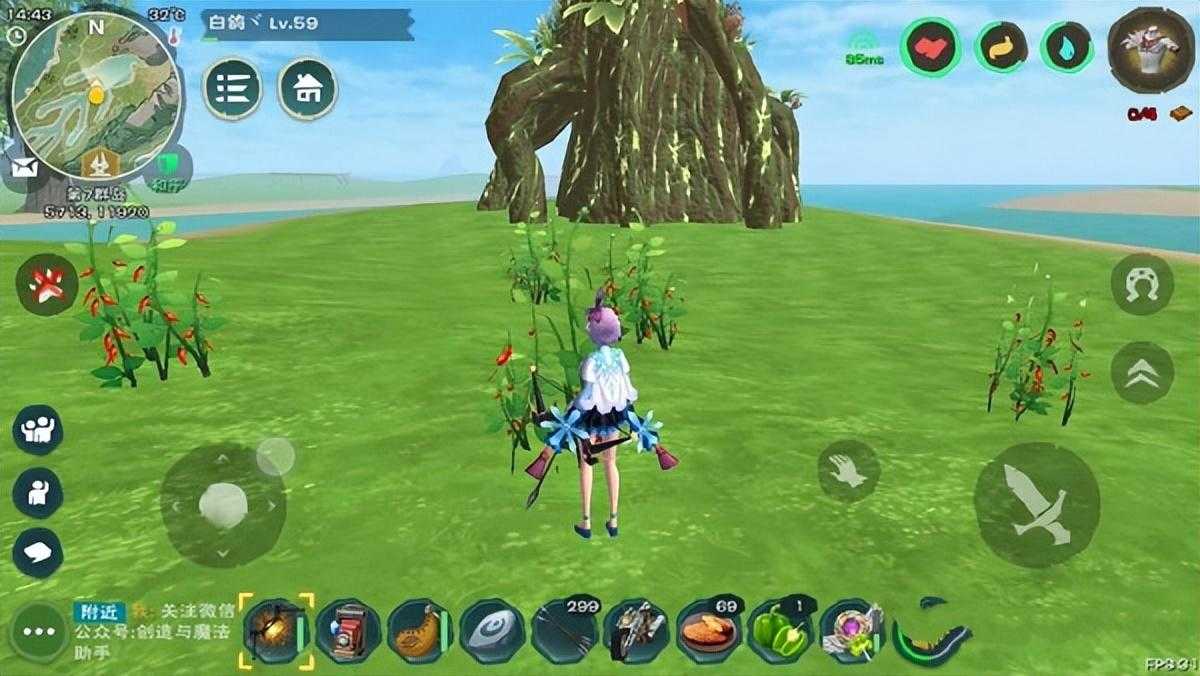Viewport: 1200px width, 676px height.
Task: Open the group of people social icon
Action: pos(38,430)
